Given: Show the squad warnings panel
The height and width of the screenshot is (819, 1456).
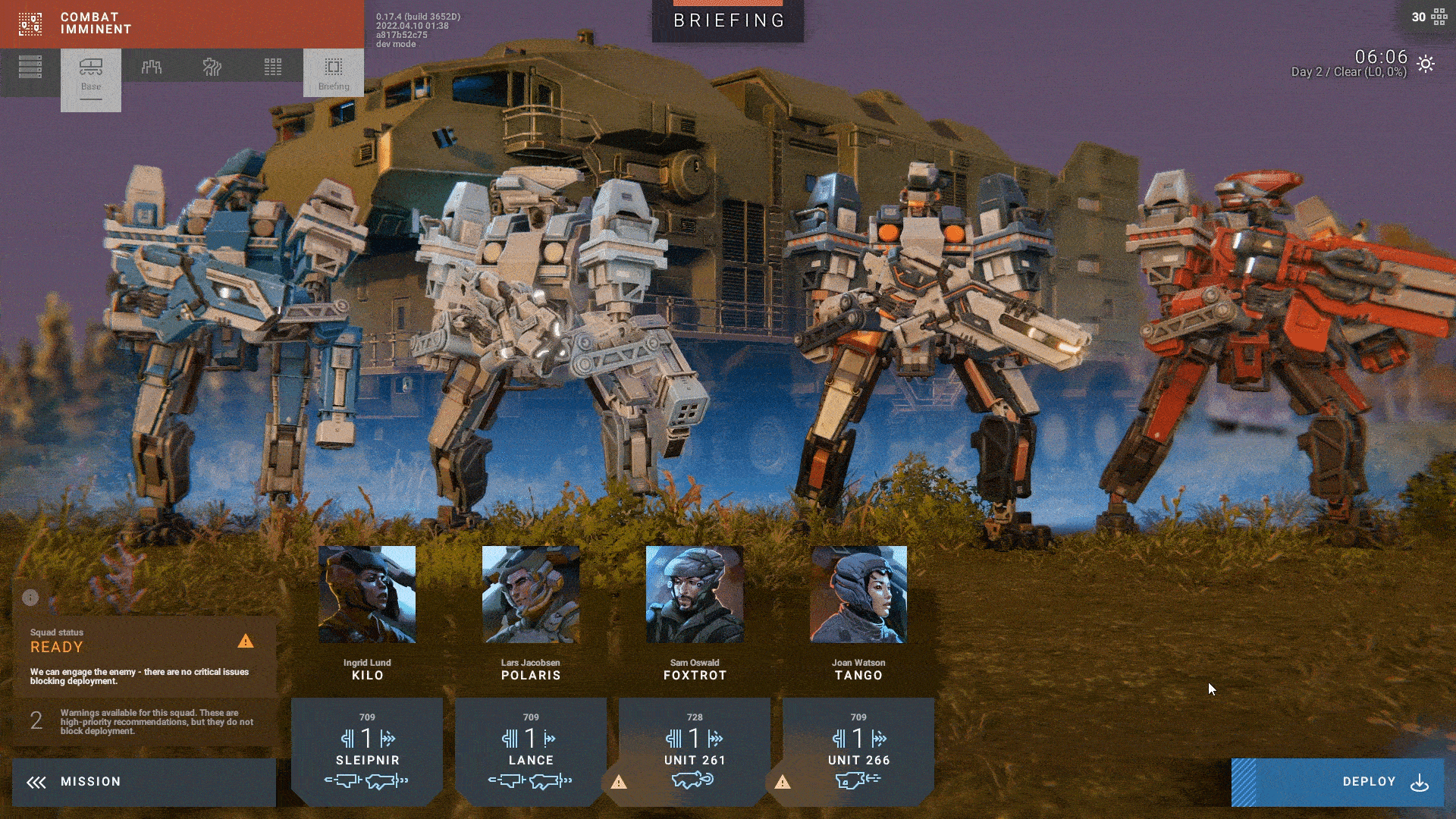Looking at the screenshot, I should pyautogui.click(x=144, y=722).
